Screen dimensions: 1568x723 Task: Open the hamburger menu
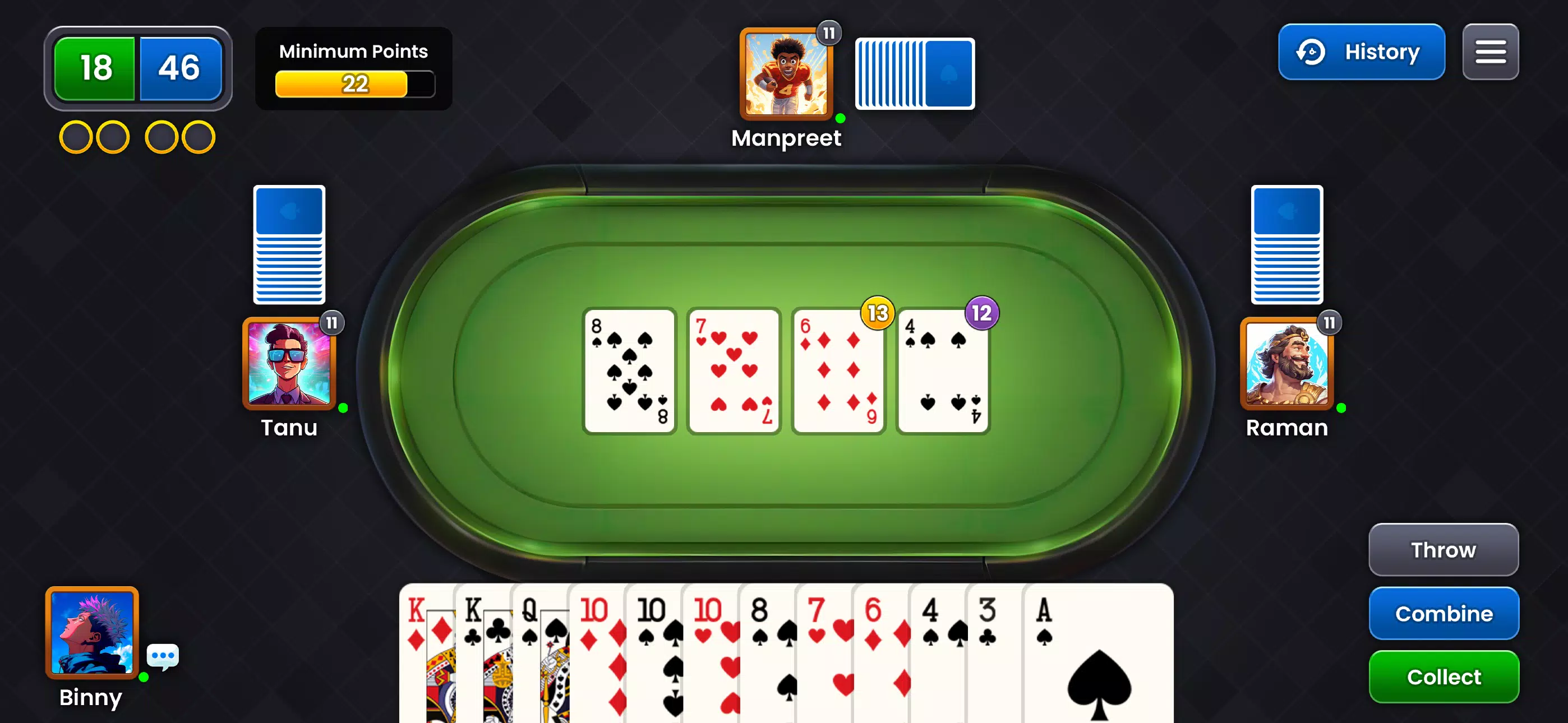click(x=1490, y=52)
